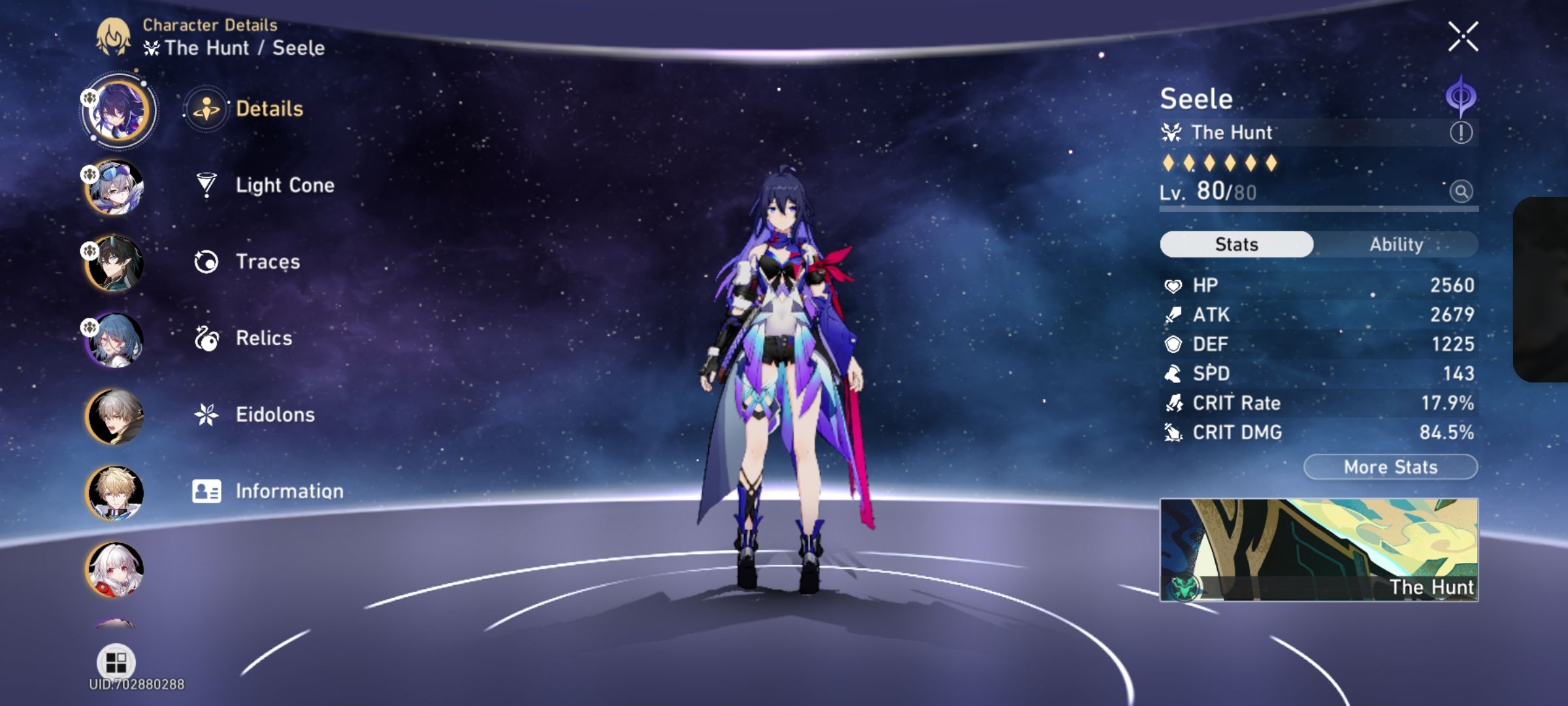Open the Traces panel

(x=268, y=261)
